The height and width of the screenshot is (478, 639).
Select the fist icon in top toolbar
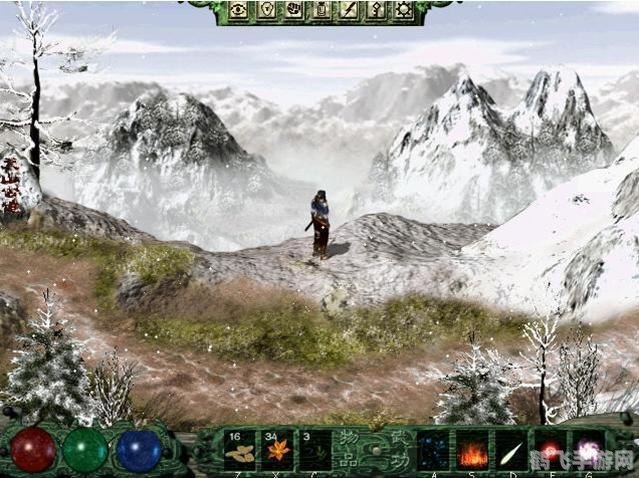(x=294, y=10)
